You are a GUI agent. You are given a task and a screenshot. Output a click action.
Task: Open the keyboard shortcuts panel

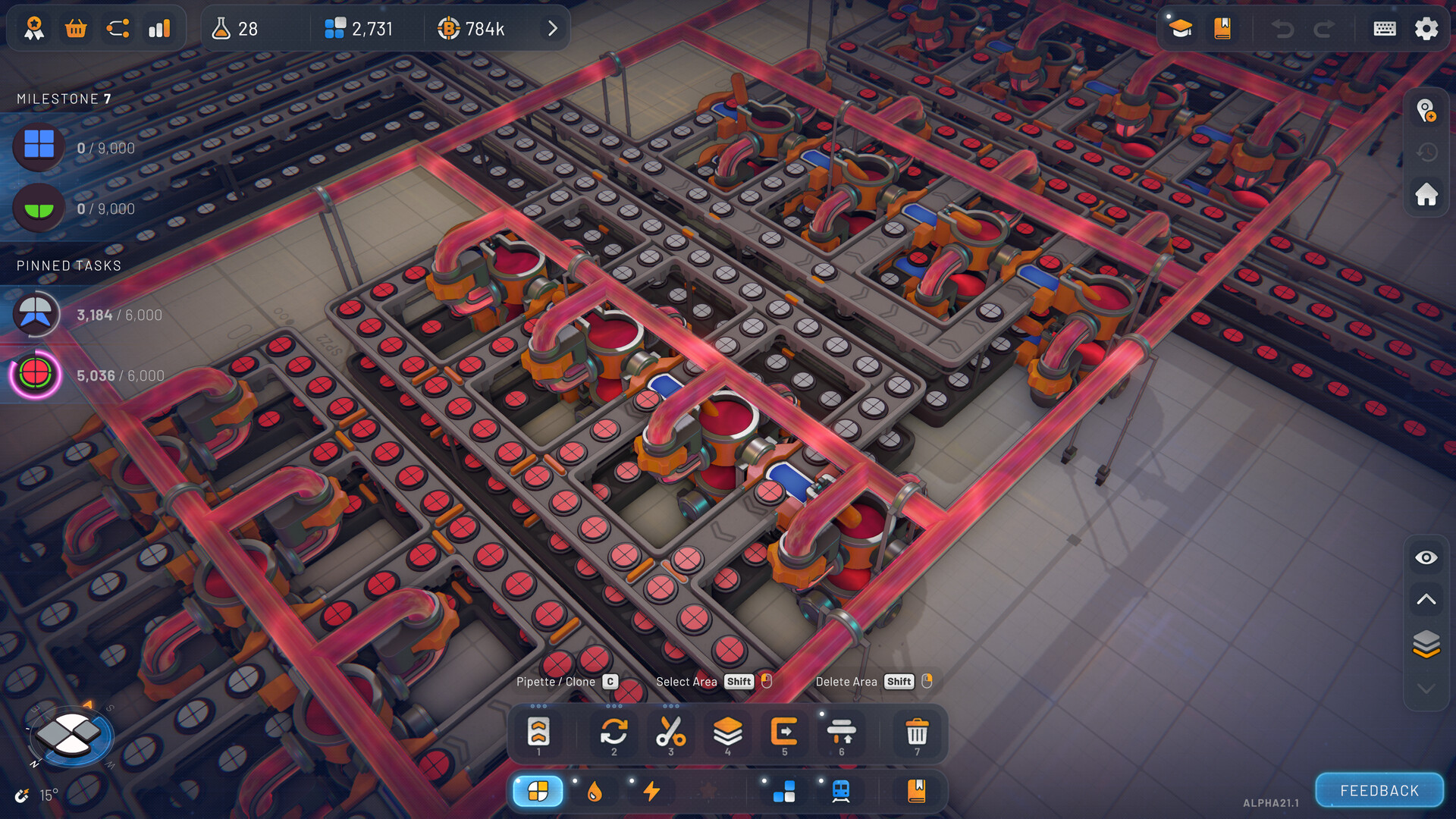coord(1384,28)
